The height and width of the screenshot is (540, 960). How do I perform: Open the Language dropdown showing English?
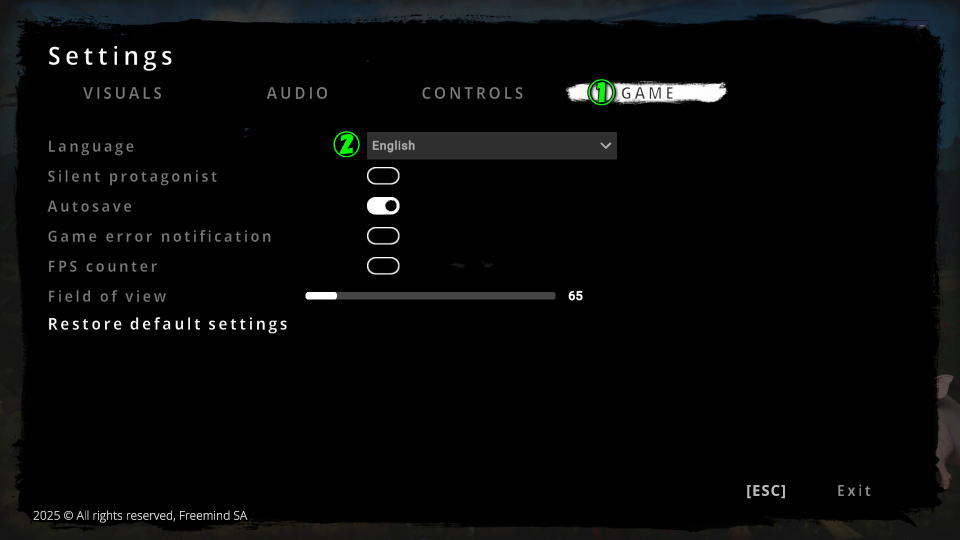tap(491, 146)
